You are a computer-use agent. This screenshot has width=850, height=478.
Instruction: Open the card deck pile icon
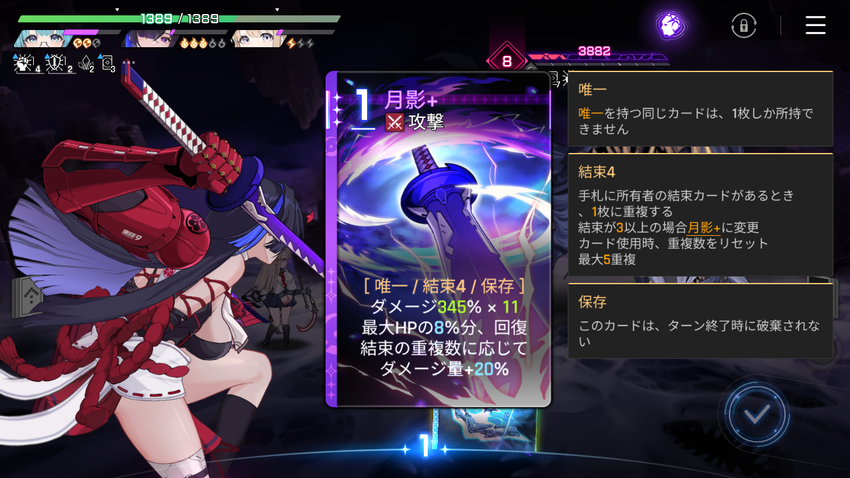tap(27, 297)
